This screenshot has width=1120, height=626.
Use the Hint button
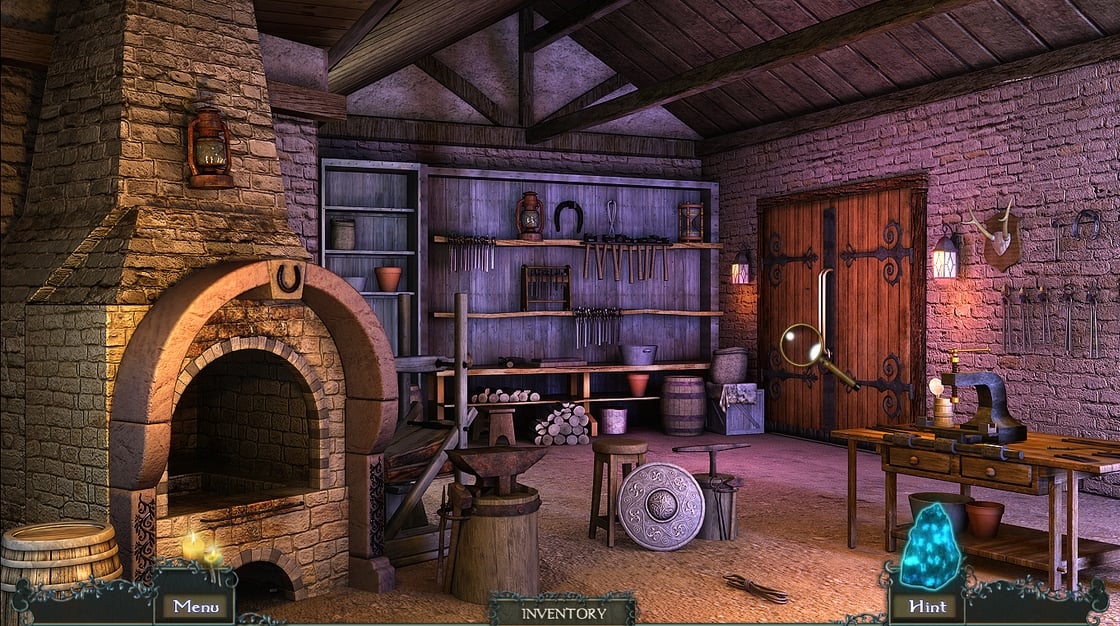[925, 605]
